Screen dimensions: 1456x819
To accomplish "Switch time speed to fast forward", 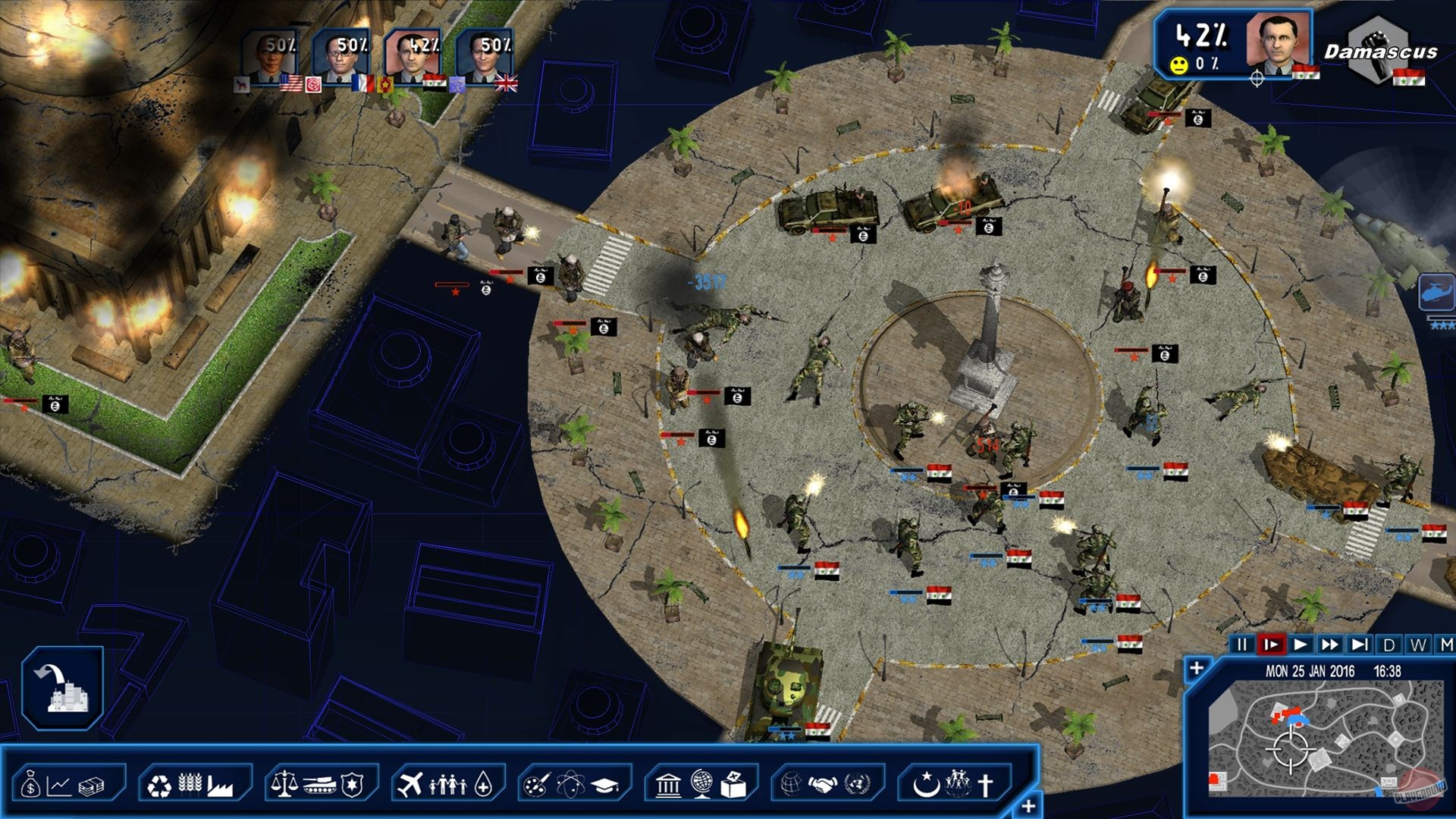I will (x=1330, y=645).
